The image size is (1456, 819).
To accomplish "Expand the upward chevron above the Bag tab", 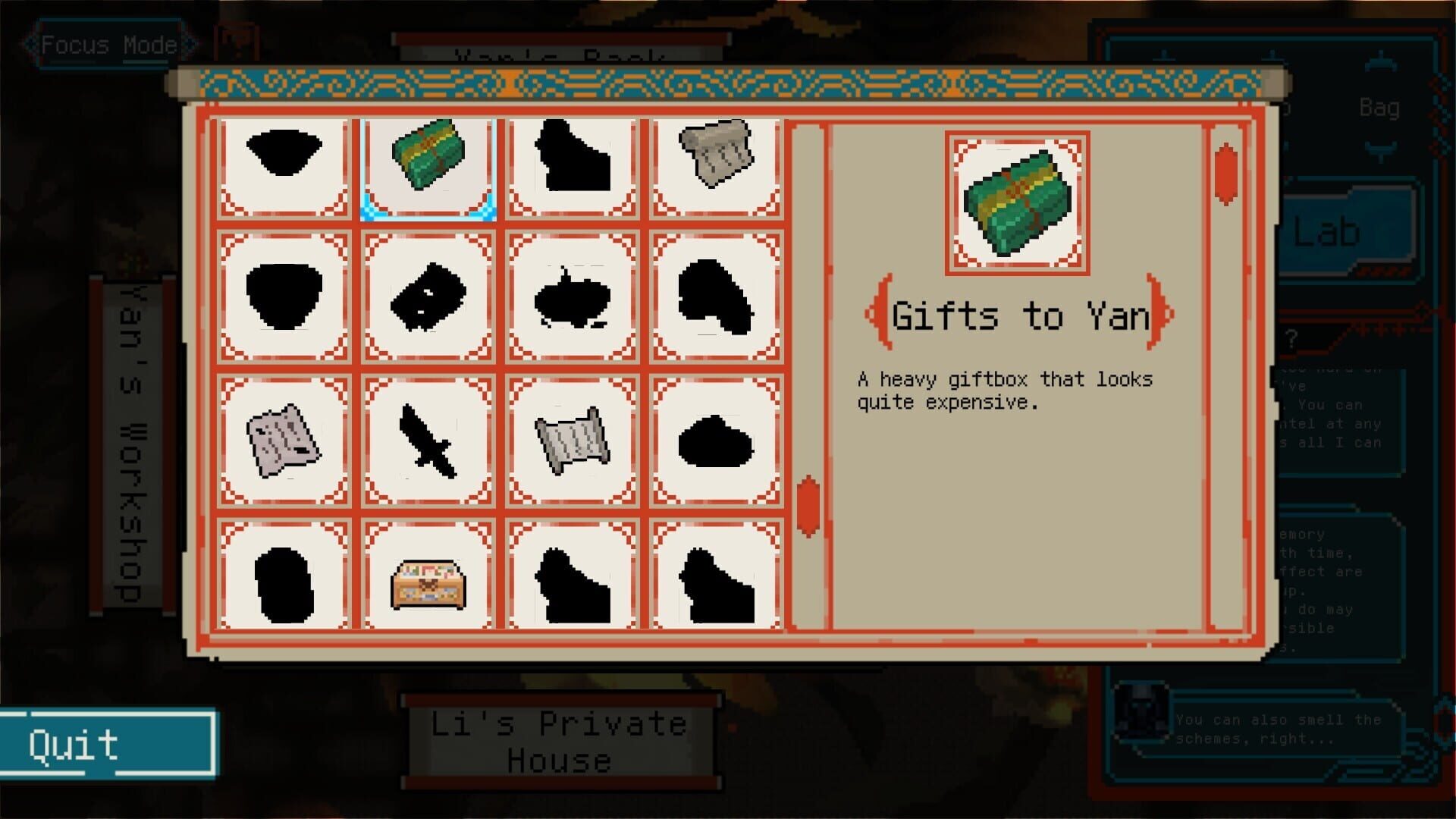I will click(1381, 62).
